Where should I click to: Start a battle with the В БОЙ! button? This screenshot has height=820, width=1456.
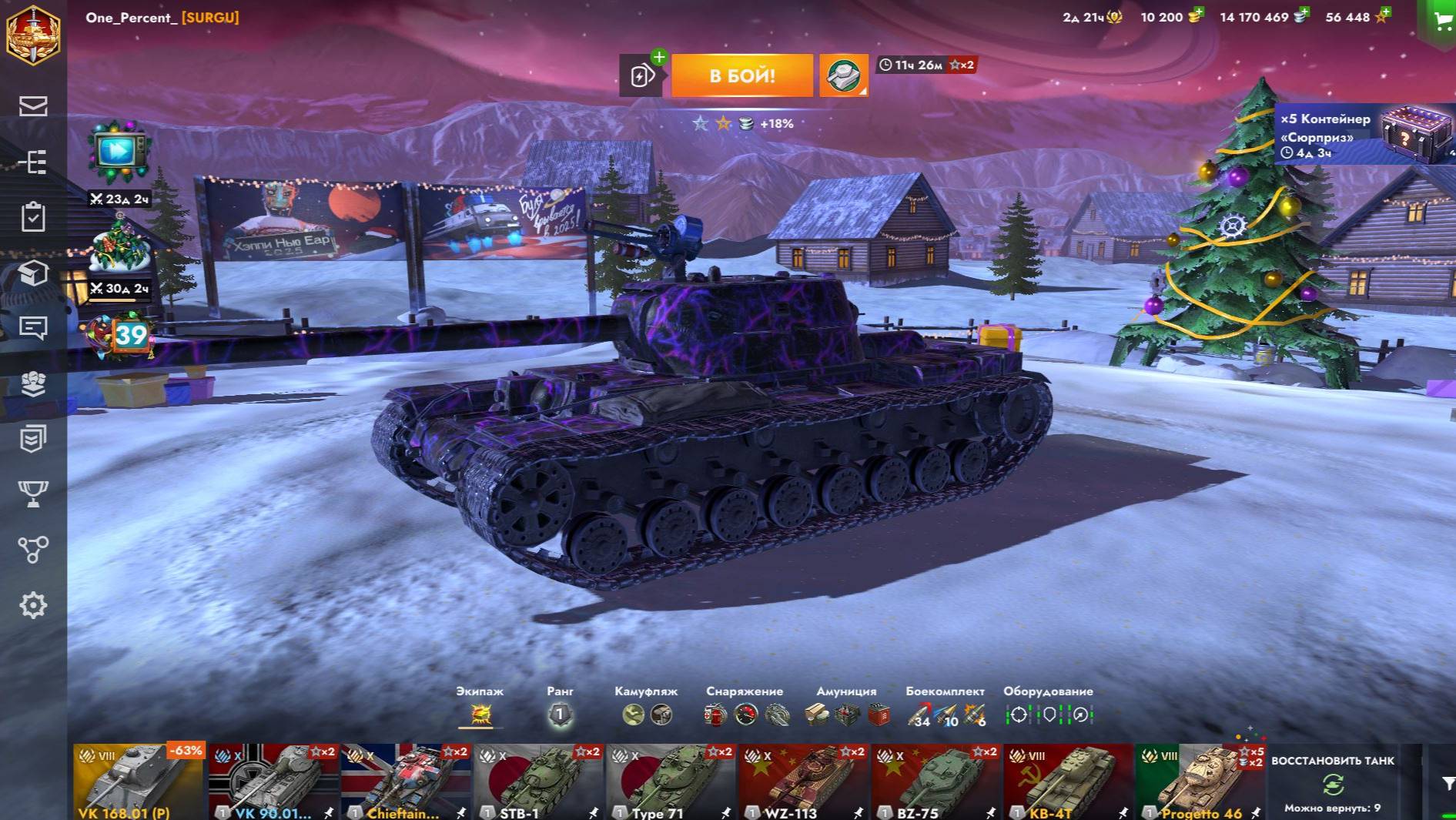[741, 75]
